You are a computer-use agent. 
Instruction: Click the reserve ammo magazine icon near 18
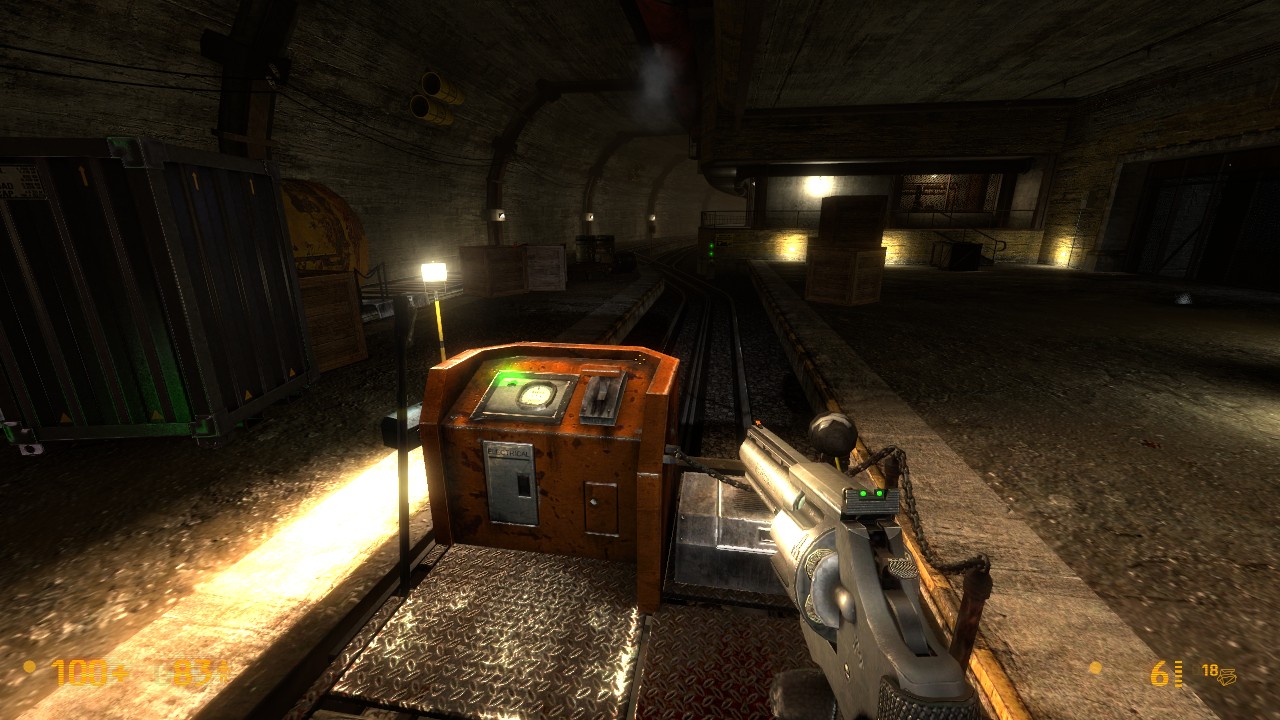(1229, 675)
